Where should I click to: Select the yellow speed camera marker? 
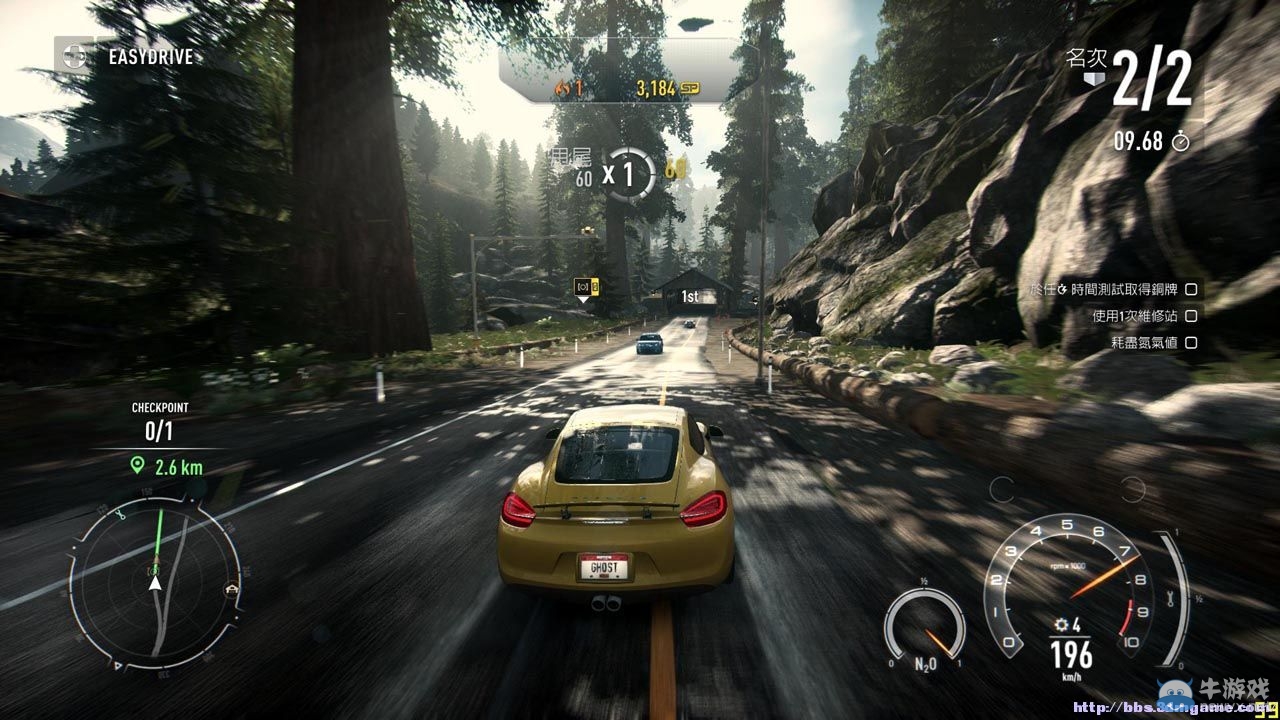(585, 288)
